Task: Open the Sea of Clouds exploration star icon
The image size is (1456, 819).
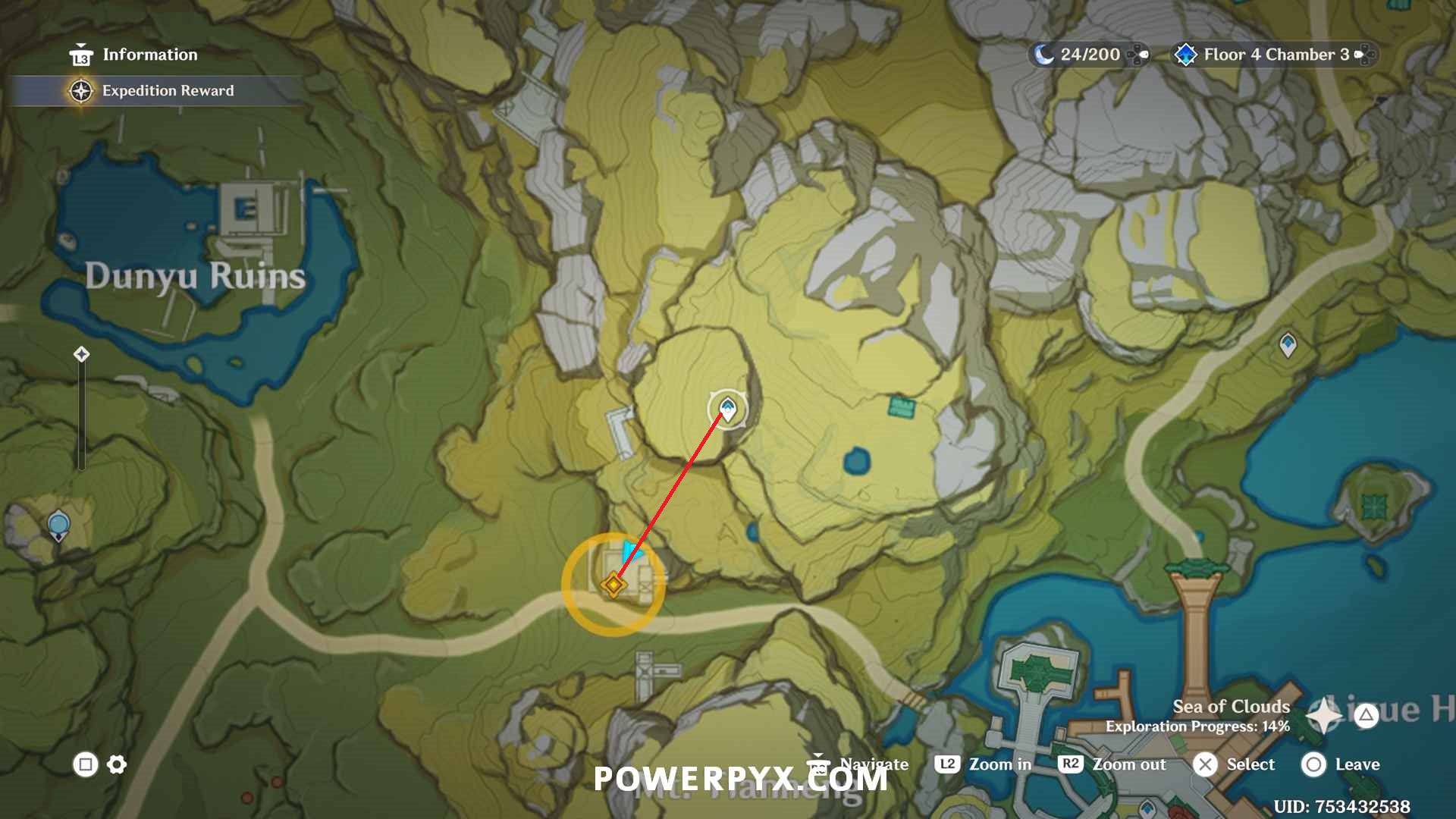Action: click(x=1325, y=714)
